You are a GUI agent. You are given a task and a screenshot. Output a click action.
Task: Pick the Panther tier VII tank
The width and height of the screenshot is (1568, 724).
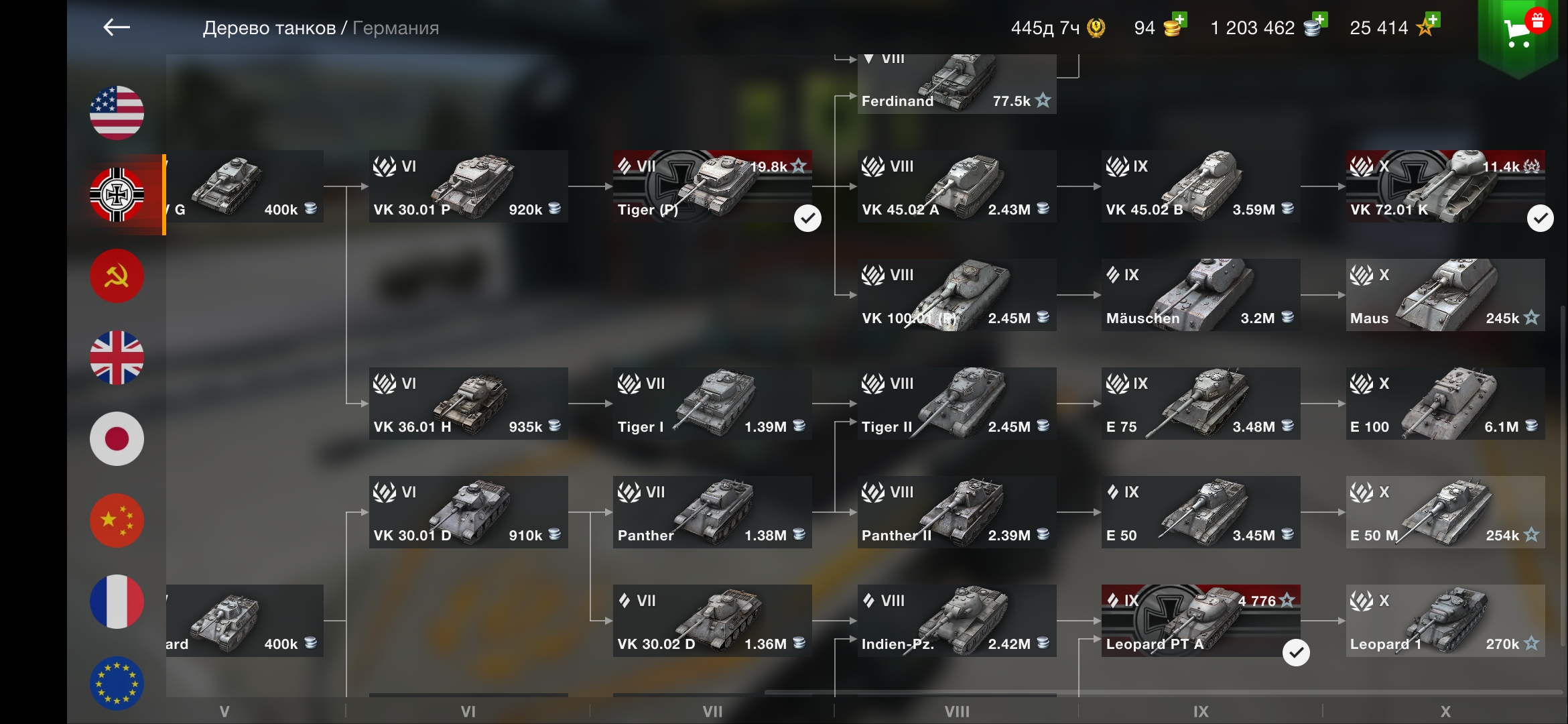[x=712, y=512]
